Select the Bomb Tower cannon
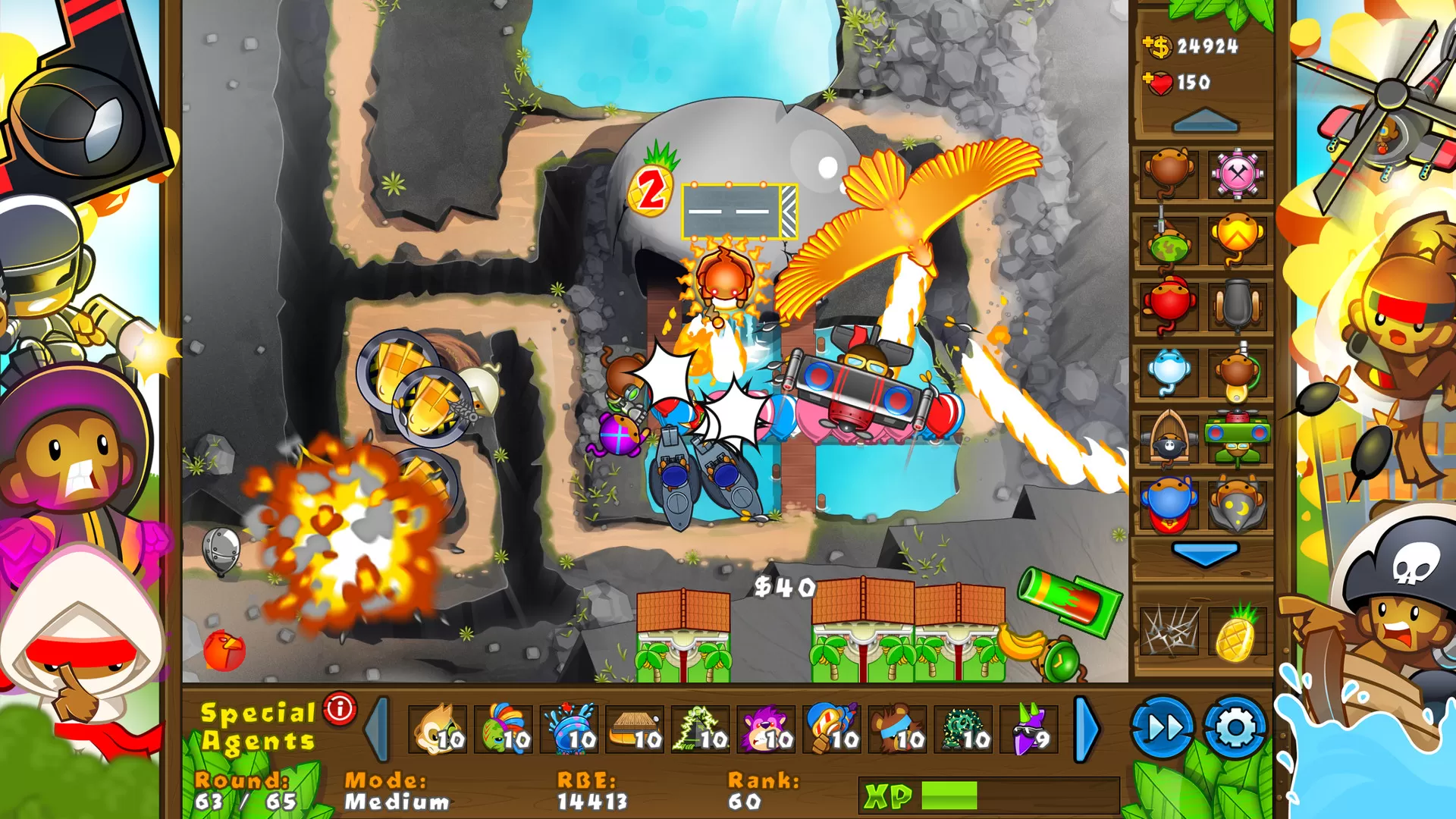1456x819 pixels. pyautogui.click(x=1236, y=303)
